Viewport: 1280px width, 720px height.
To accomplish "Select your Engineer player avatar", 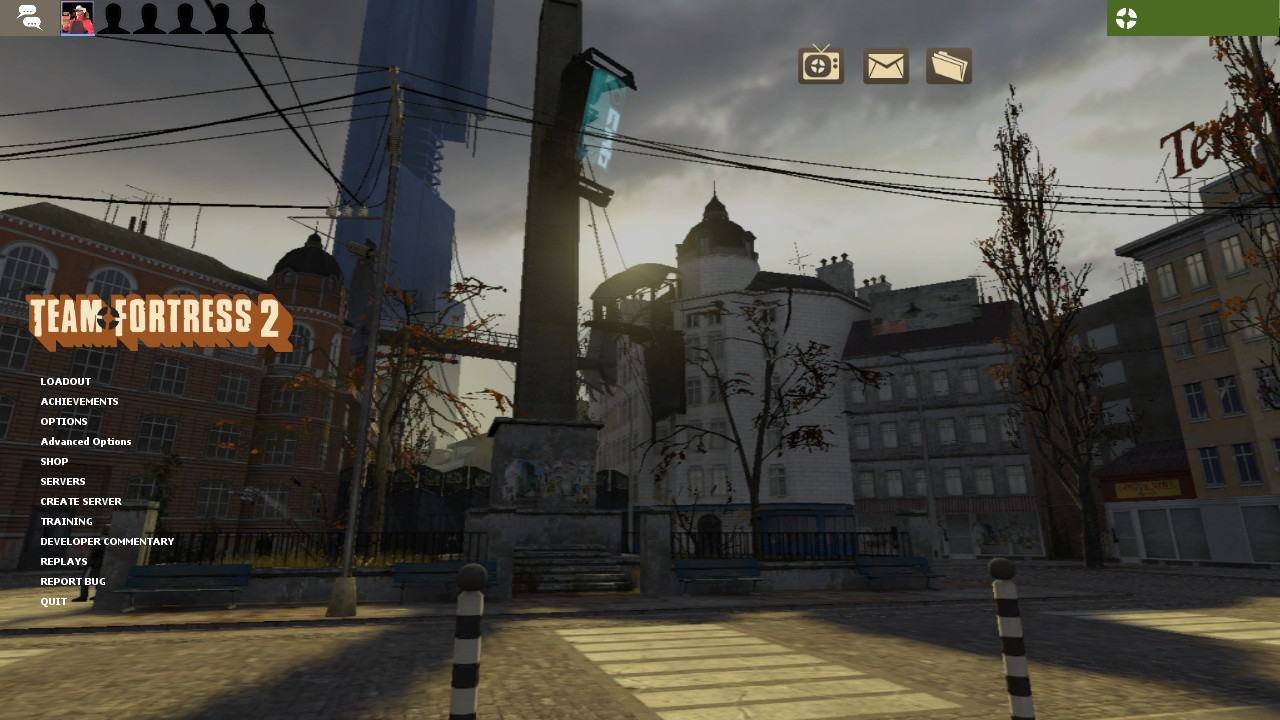I will coord(80,17).
